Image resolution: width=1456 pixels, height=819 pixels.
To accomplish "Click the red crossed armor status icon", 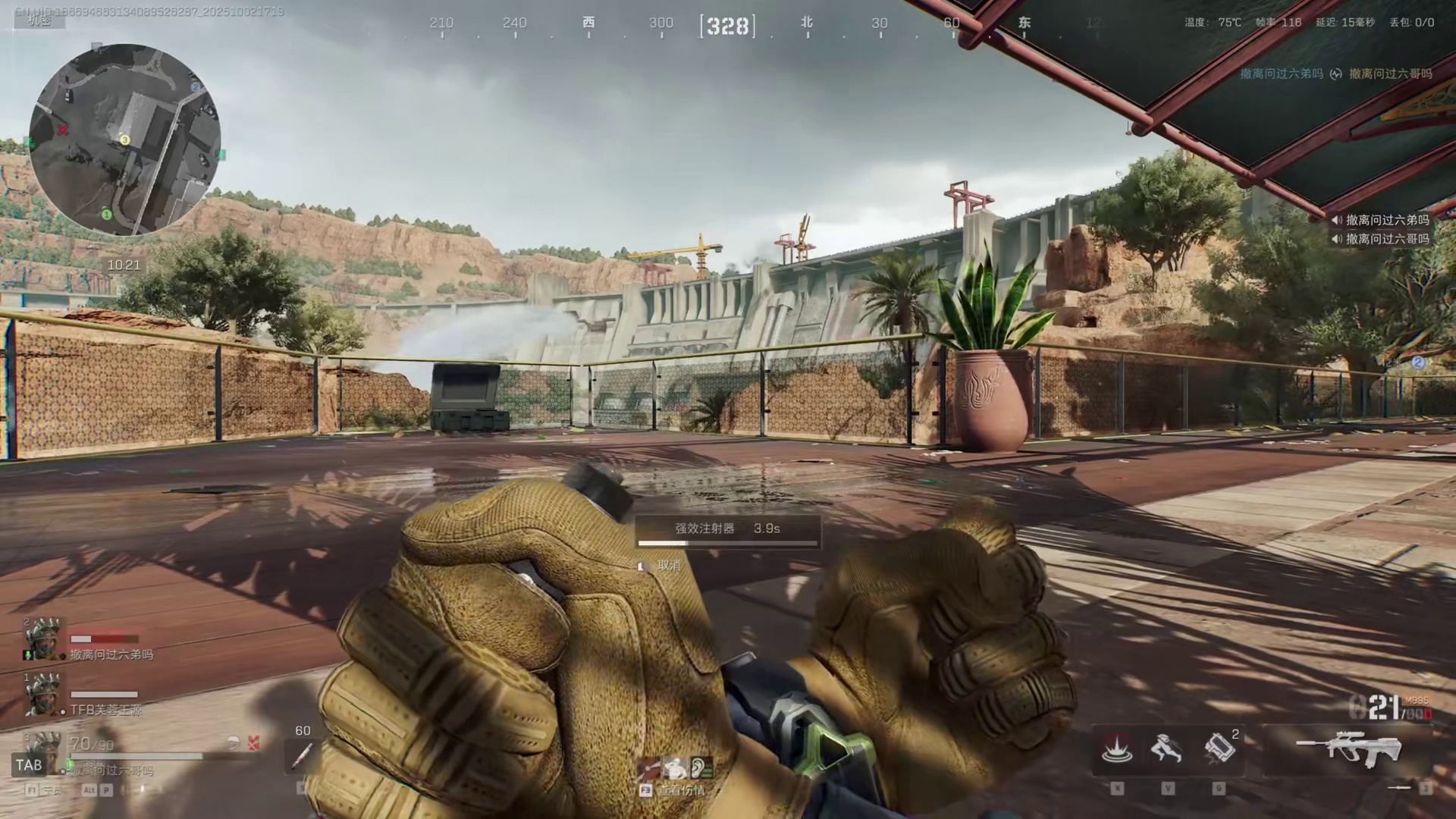I will tap(253, 743).
